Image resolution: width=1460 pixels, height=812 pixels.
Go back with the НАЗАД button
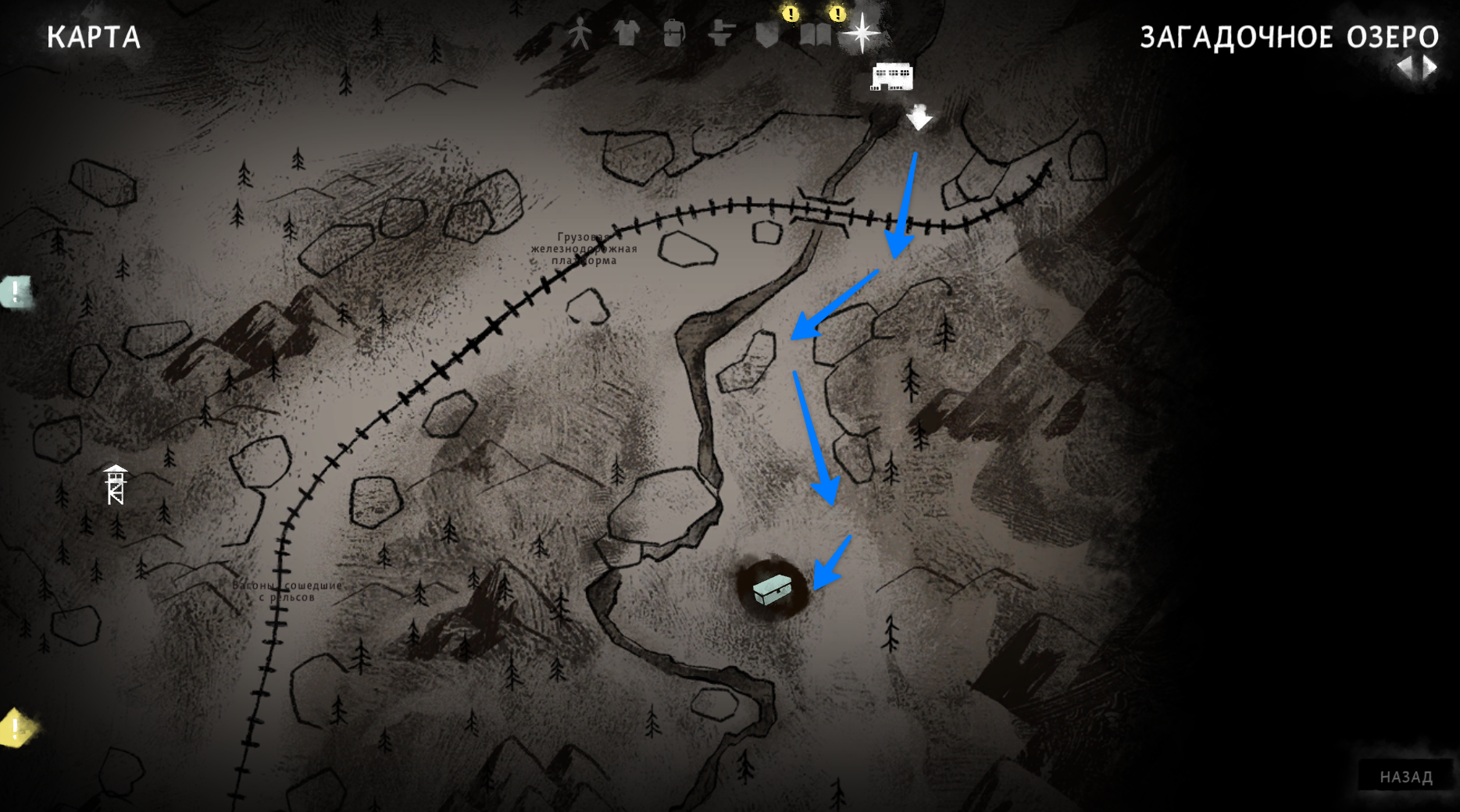click(x=1405, y=777)
